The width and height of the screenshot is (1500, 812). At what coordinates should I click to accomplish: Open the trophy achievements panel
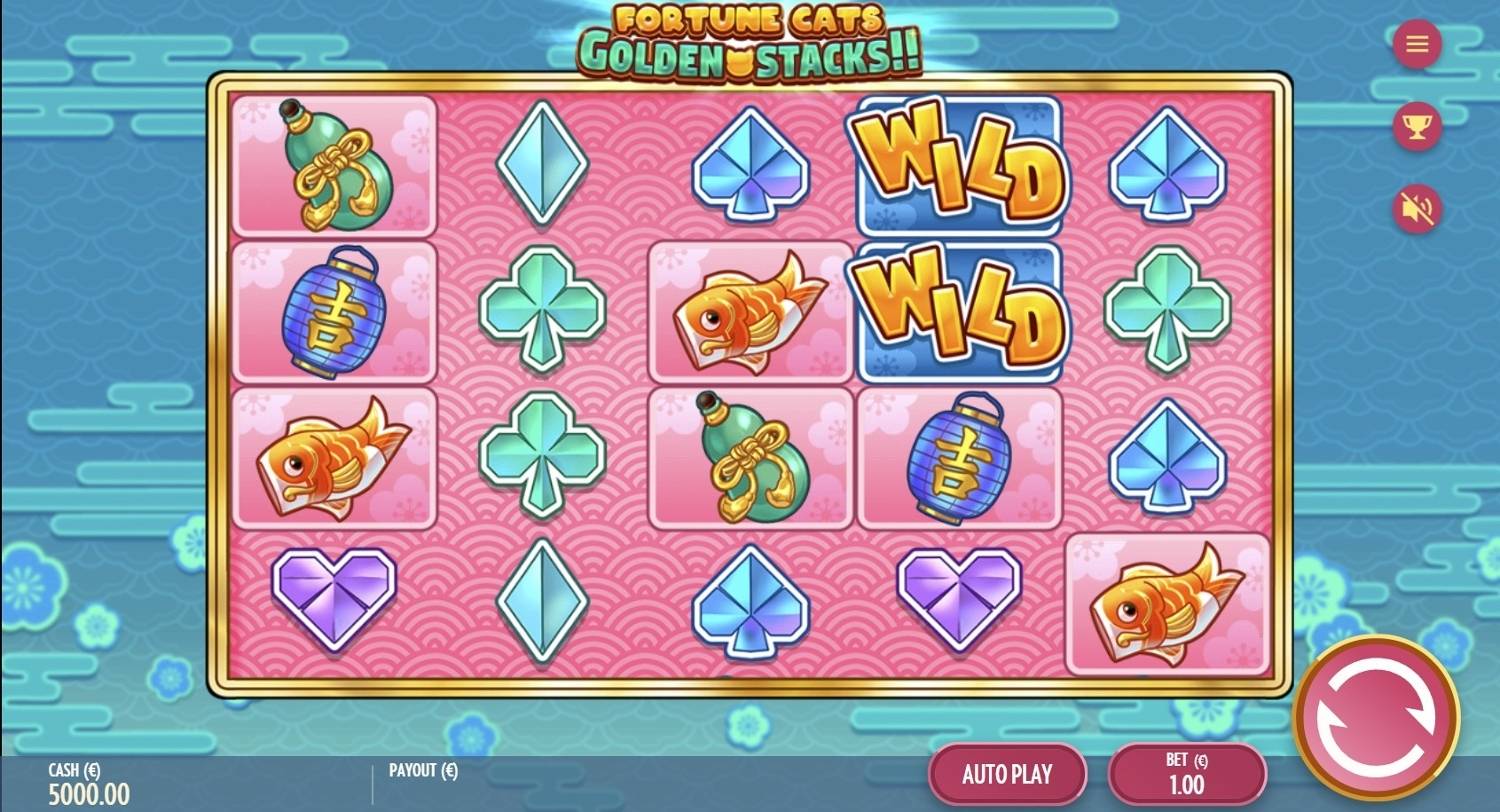click(1416, 125)
